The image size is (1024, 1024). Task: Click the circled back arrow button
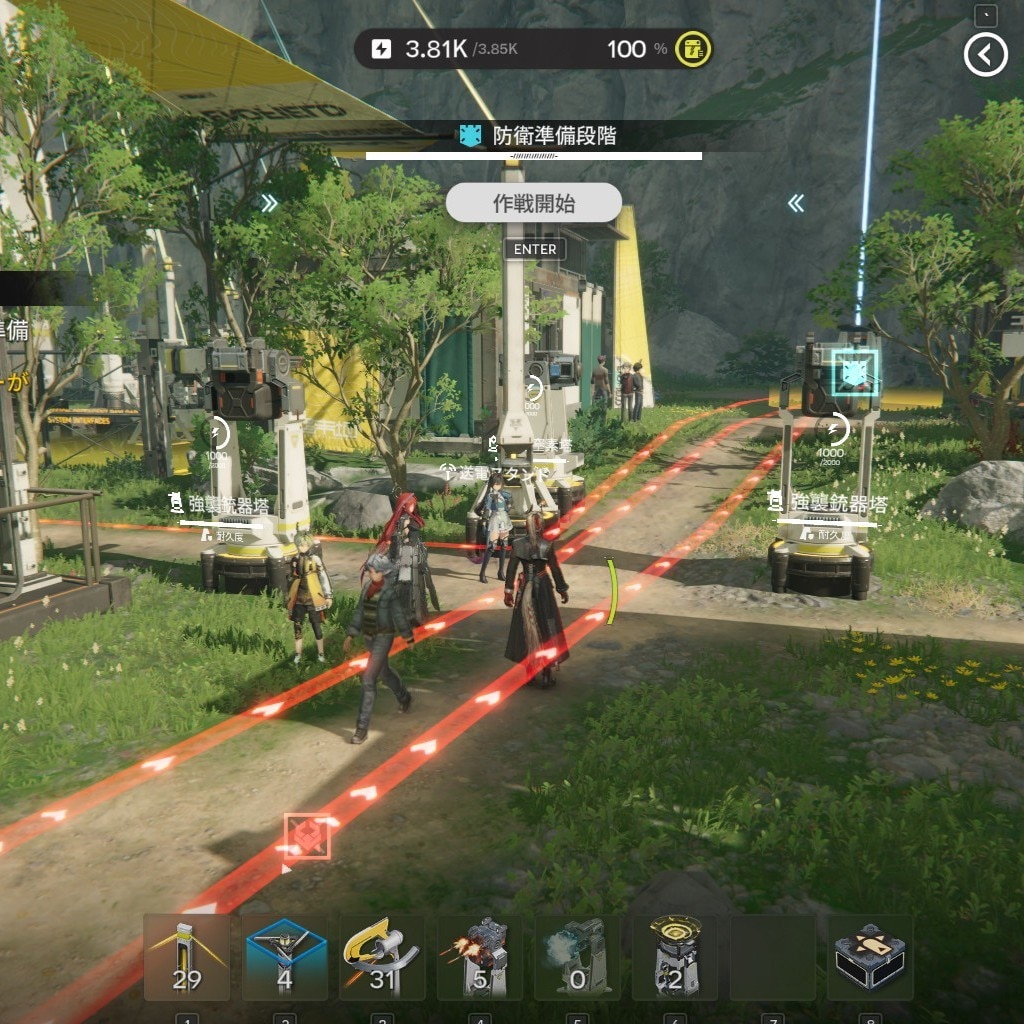985,56
